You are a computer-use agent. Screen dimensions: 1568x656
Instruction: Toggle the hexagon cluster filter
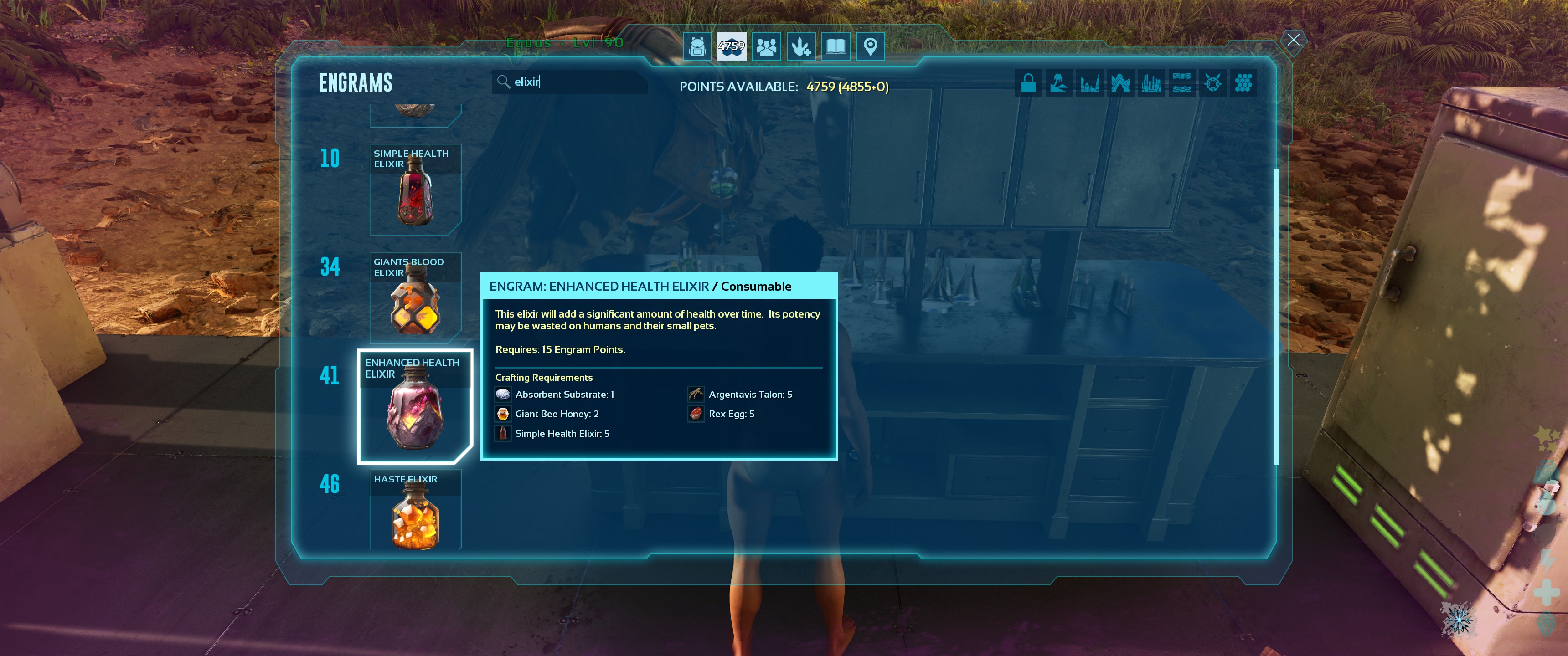[x=1243, y=83]
